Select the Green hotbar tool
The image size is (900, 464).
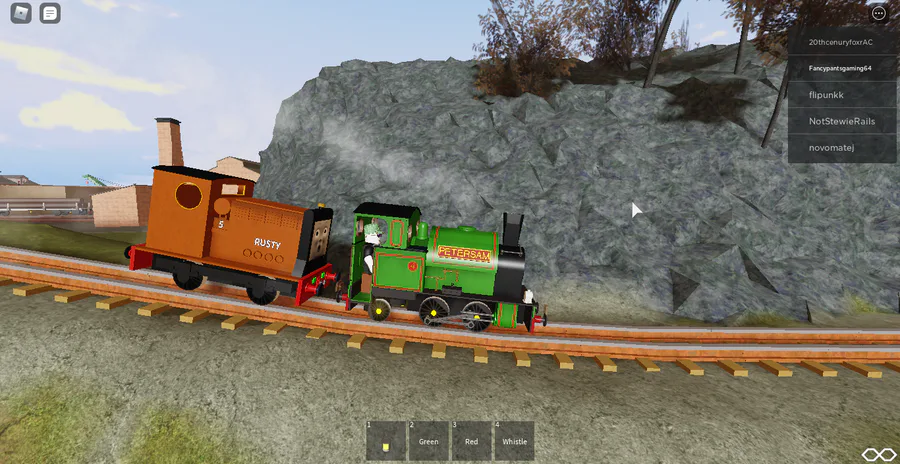[x=428, y=441]
